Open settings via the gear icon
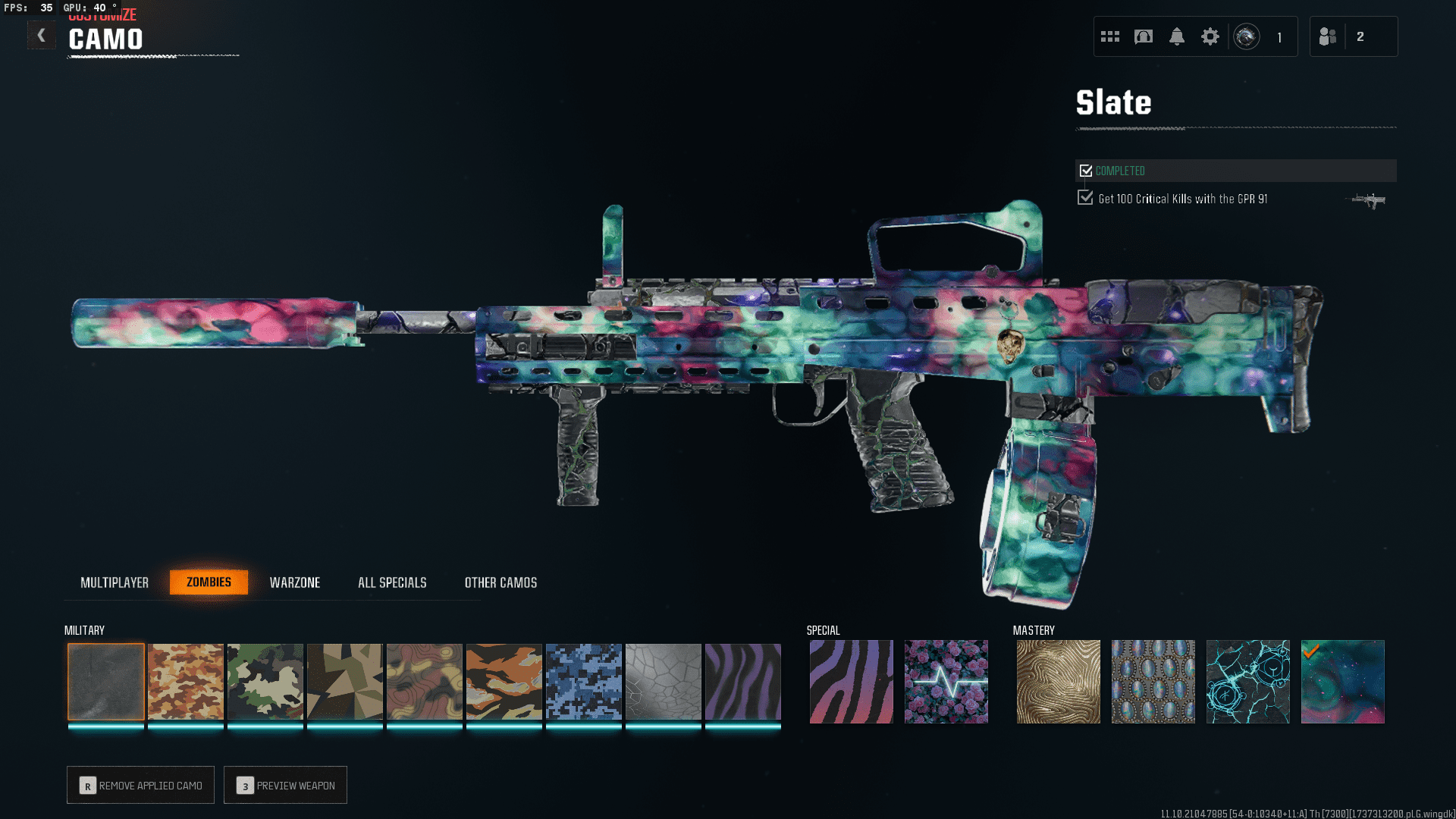The image size is (1456, 819). [x=1210, y=36]
